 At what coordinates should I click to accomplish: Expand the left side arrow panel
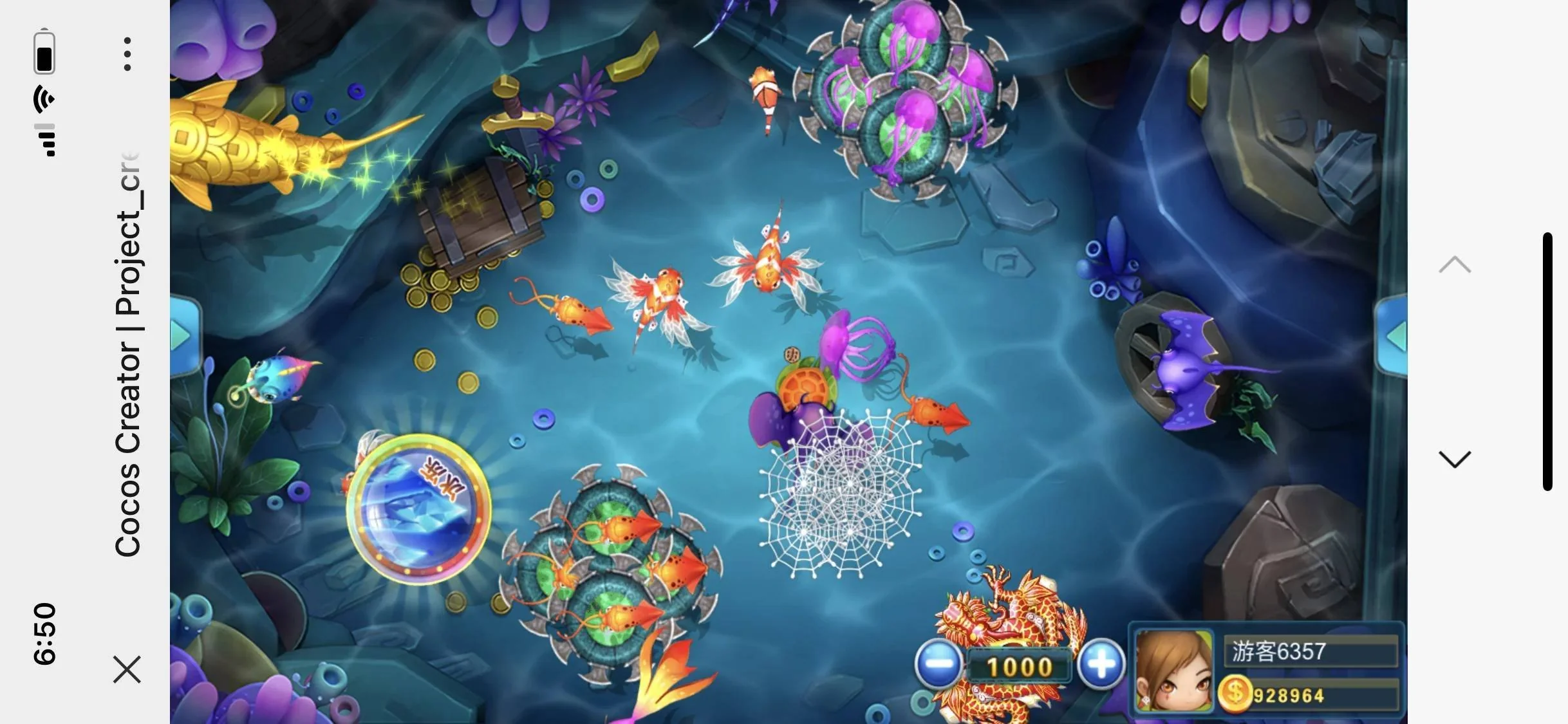point(182,335)
